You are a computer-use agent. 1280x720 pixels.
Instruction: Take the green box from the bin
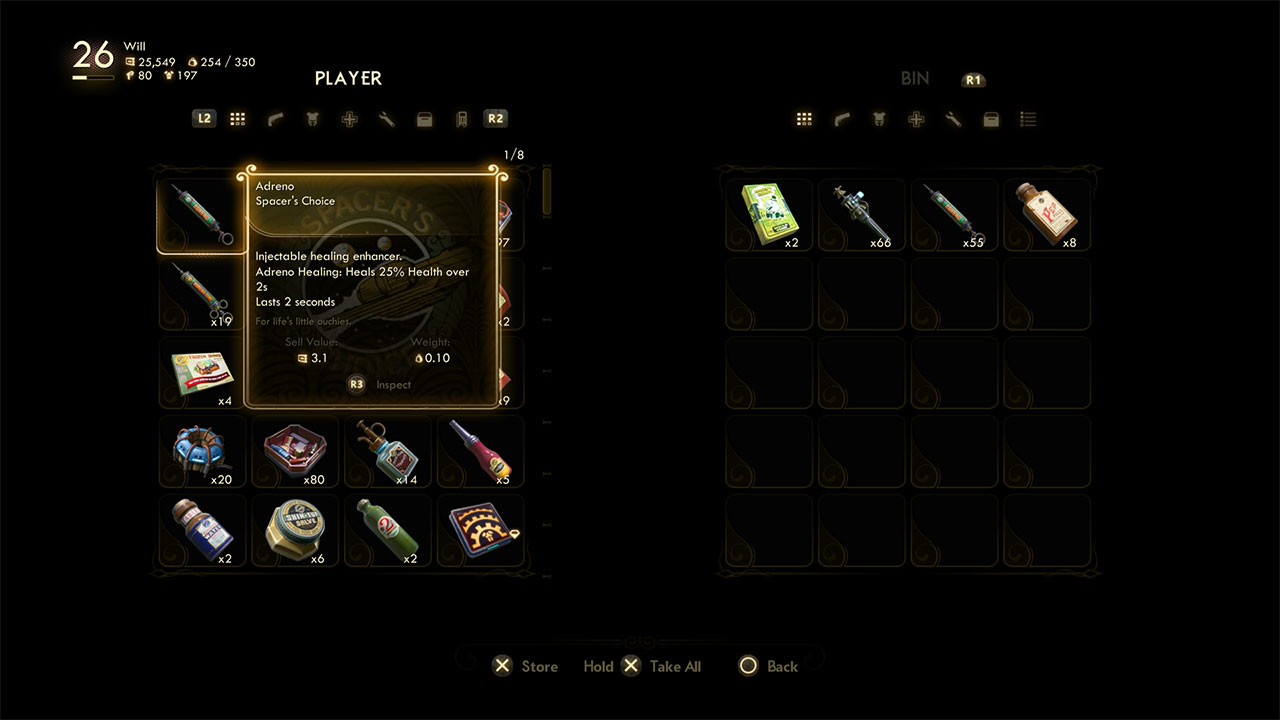pyautogui.click(x=768, y=214)
